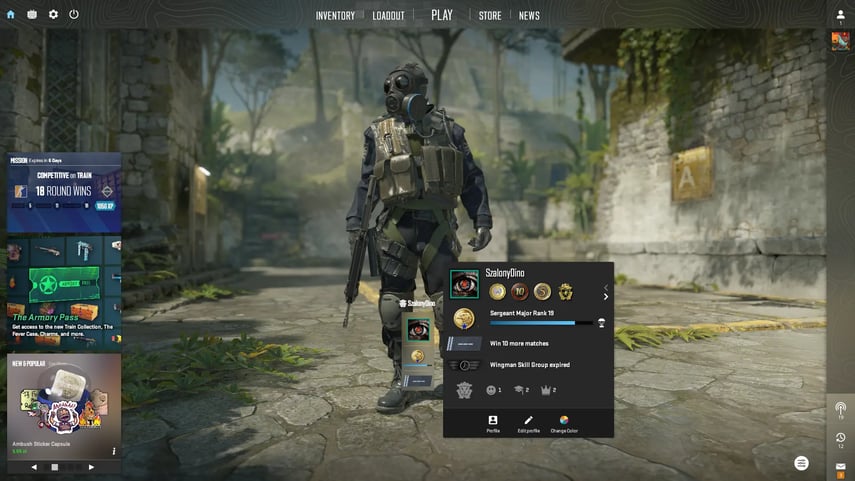The image size is (855, 481).
Task: Open Profile from the player card
Action: [x=493, y=424]
